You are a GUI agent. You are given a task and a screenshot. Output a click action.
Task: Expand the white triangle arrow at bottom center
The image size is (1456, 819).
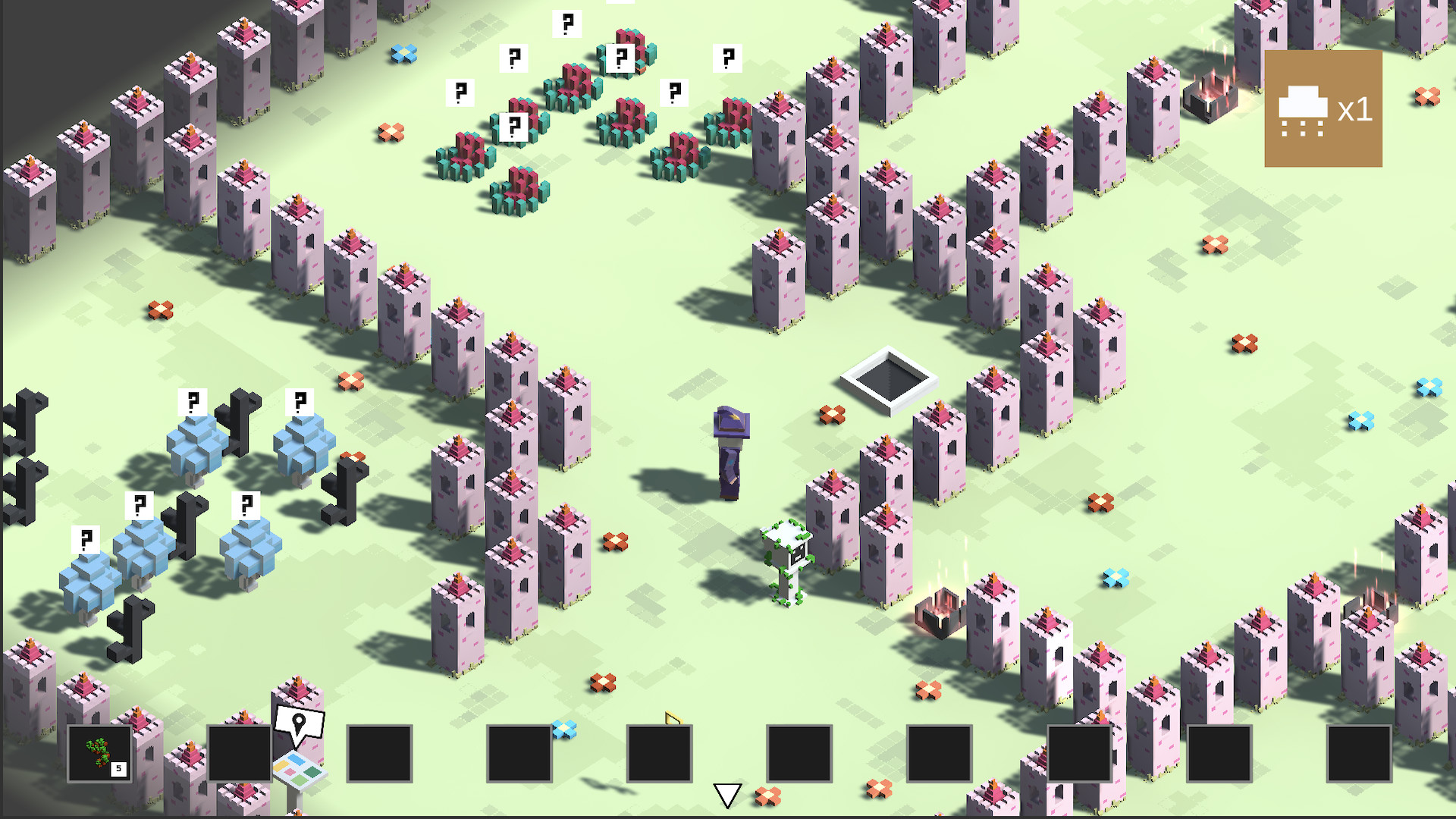point(727,793)
